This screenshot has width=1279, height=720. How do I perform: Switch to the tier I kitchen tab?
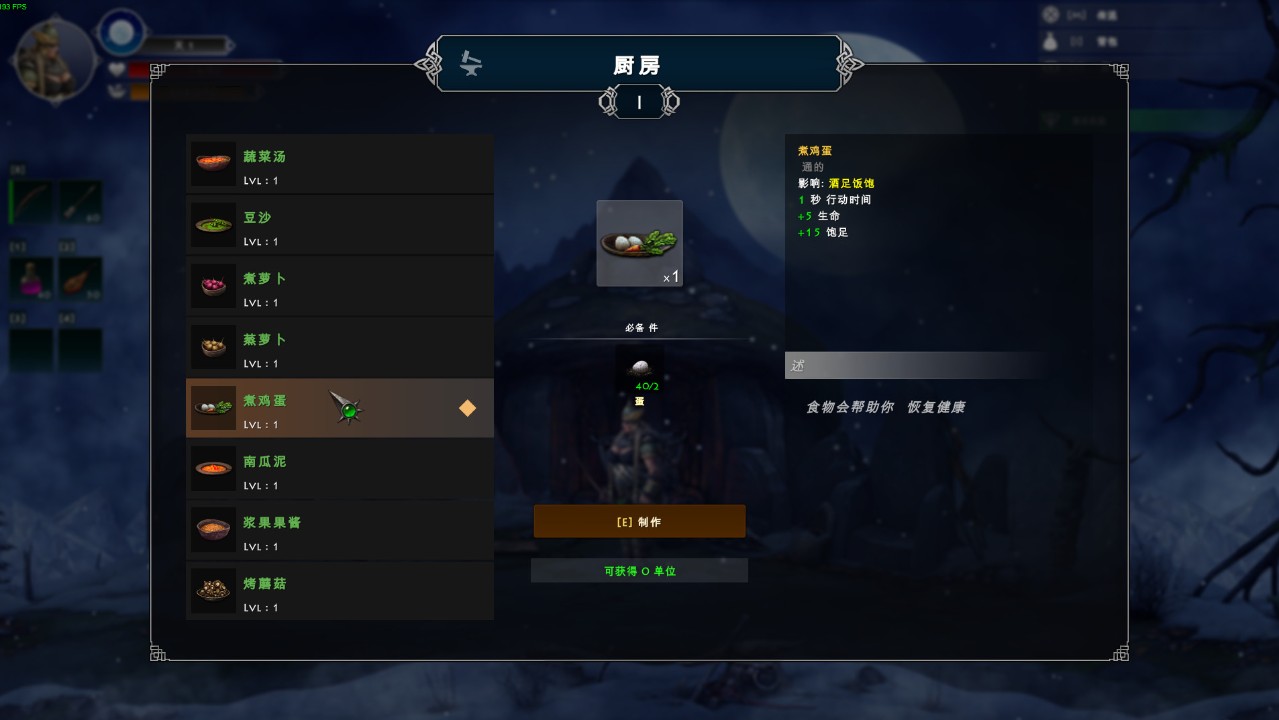(x=639, y=102)
